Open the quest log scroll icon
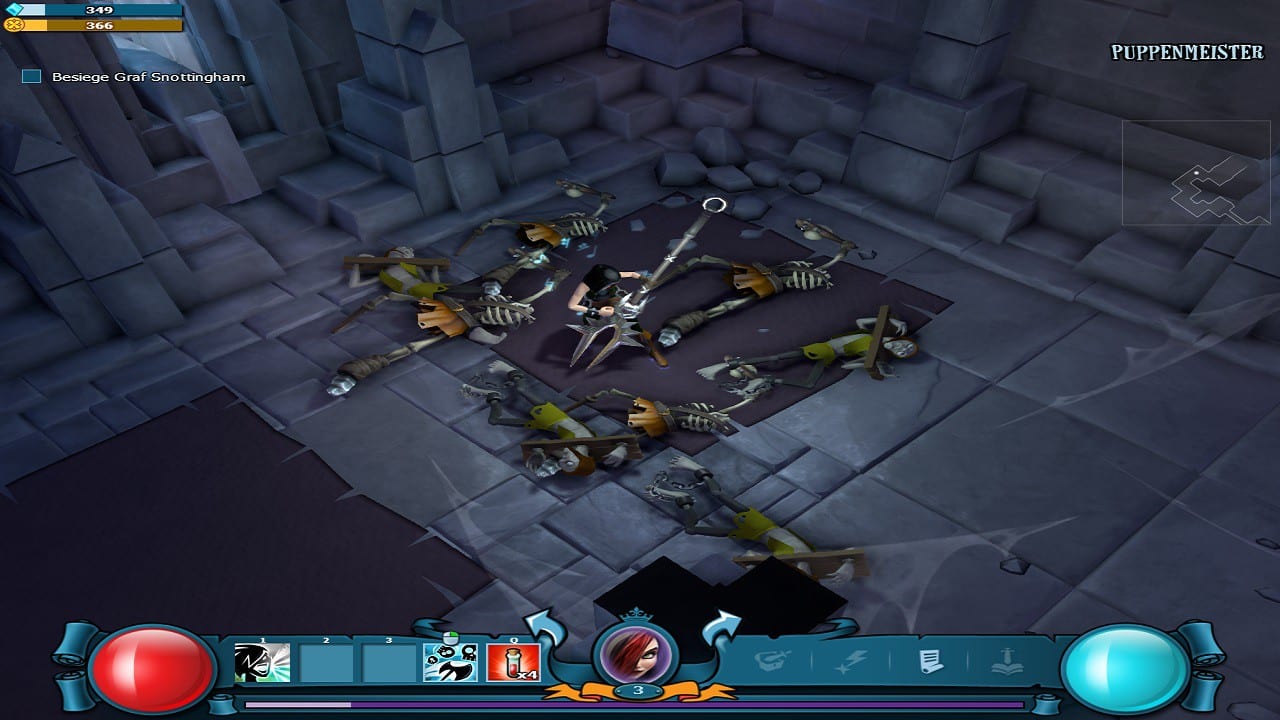Viewport: 1280px width, 720px height. click(x=932, y=661)
